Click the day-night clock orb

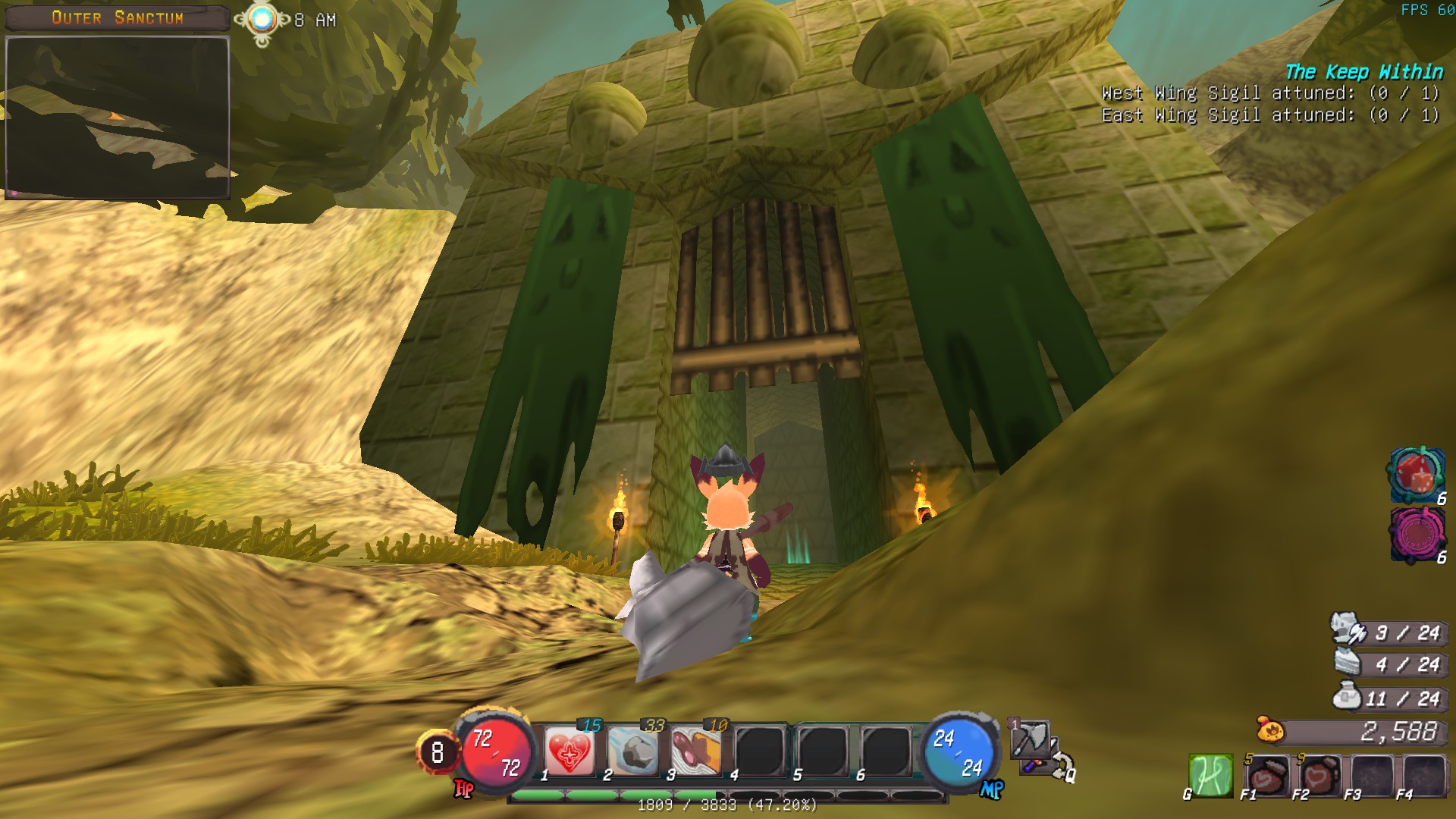pos(262,20)
